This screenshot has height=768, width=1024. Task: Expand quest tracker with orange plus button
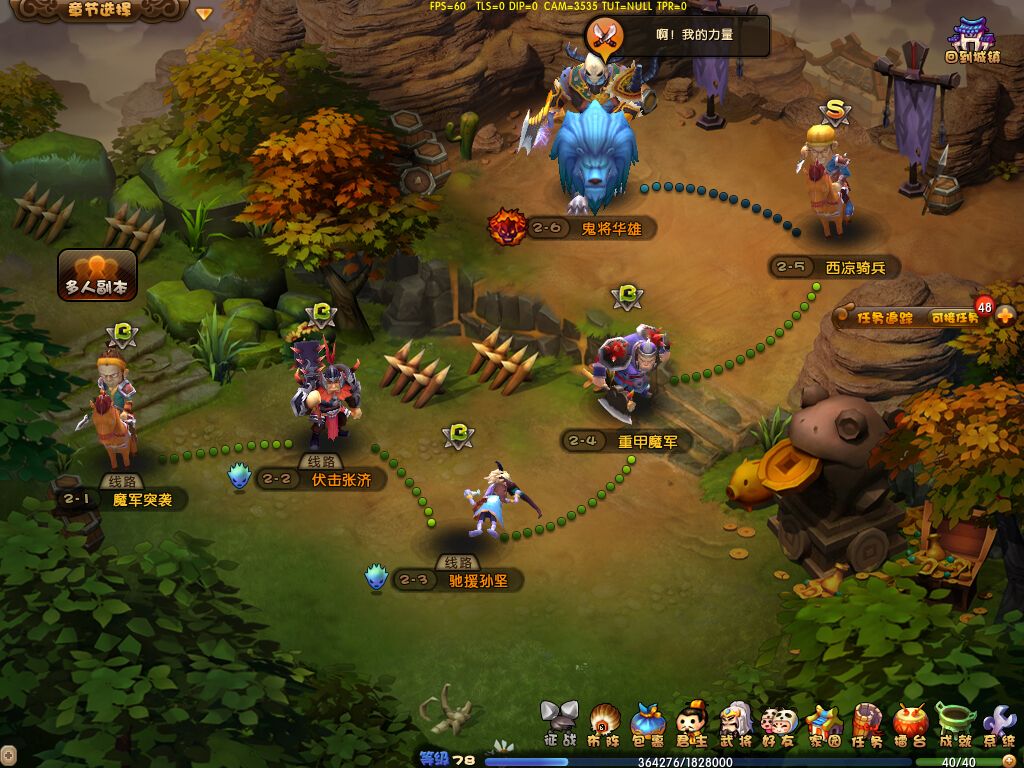point(1005,316)
